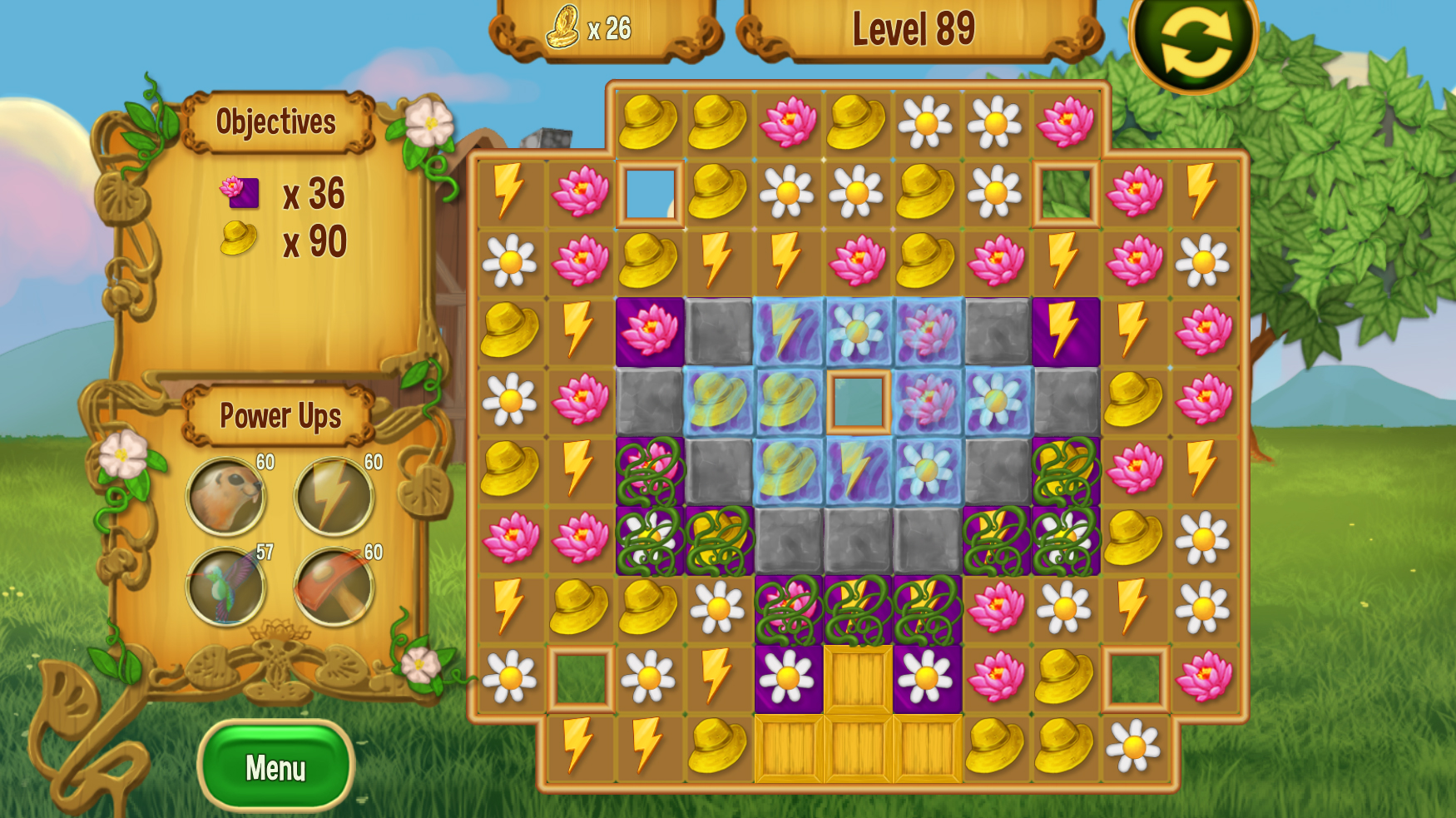Activate the gopher power-up
Image resolution: width=1456 pixels, height=818 pixels.
225,497
